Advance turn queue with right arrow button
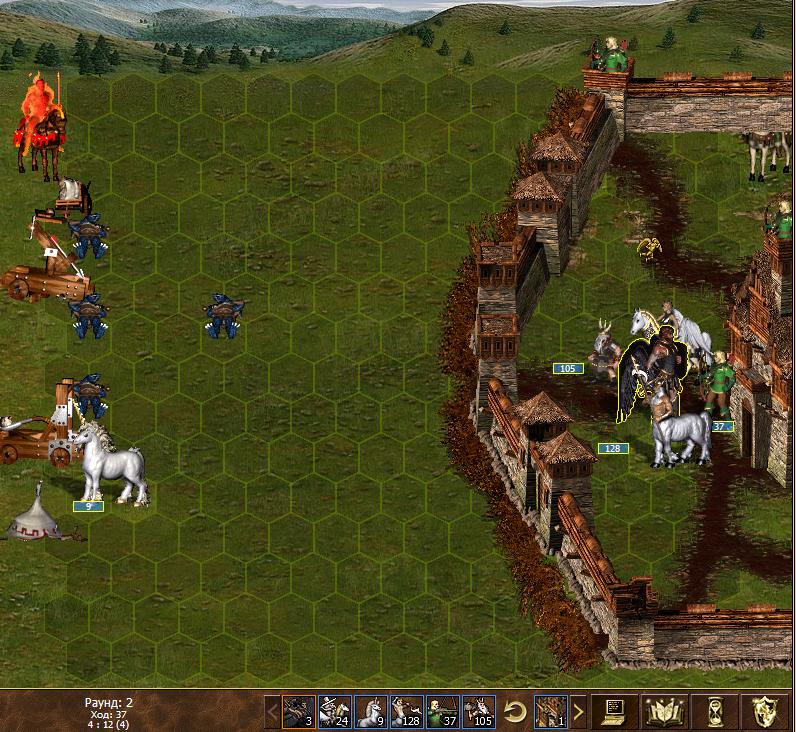This screenshot has height=732, width=796. point(578,712)
